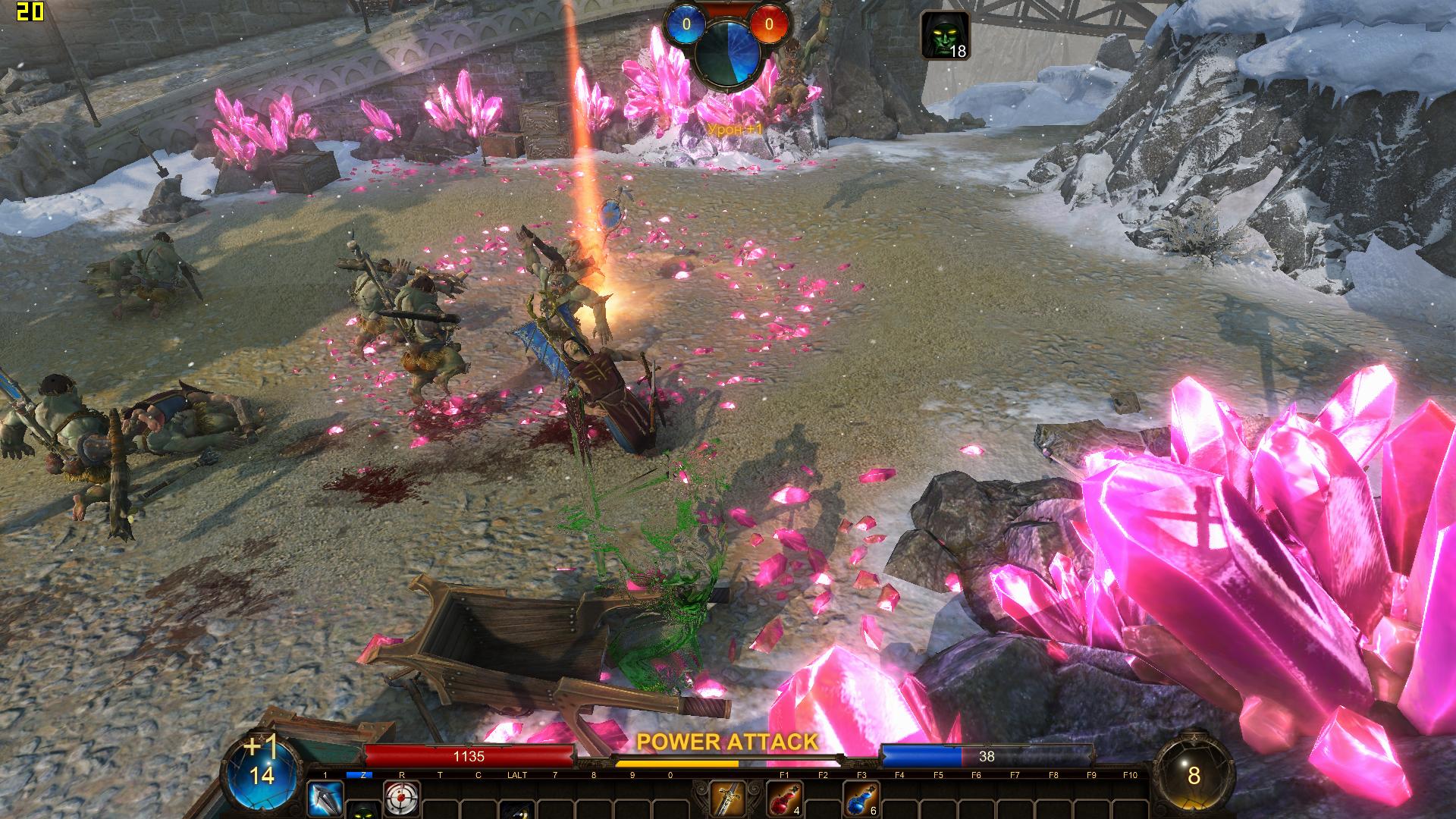The image size is (1456, 819).
Task: Activate the arrowhead skill in slot 1
Action: click(325, 799)
